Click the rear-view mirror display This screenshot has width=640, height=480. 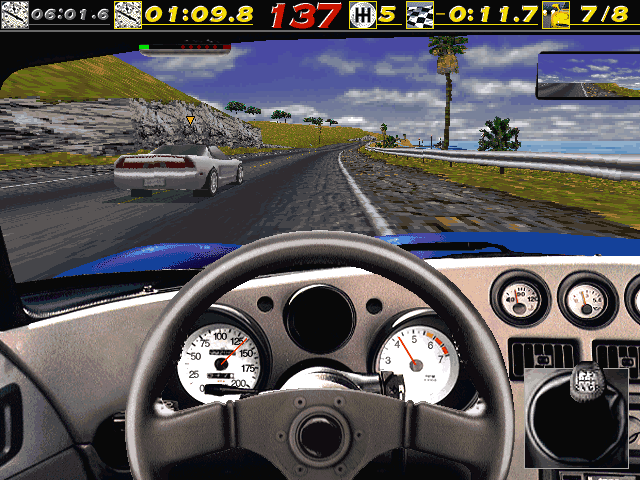click(586, 76)
